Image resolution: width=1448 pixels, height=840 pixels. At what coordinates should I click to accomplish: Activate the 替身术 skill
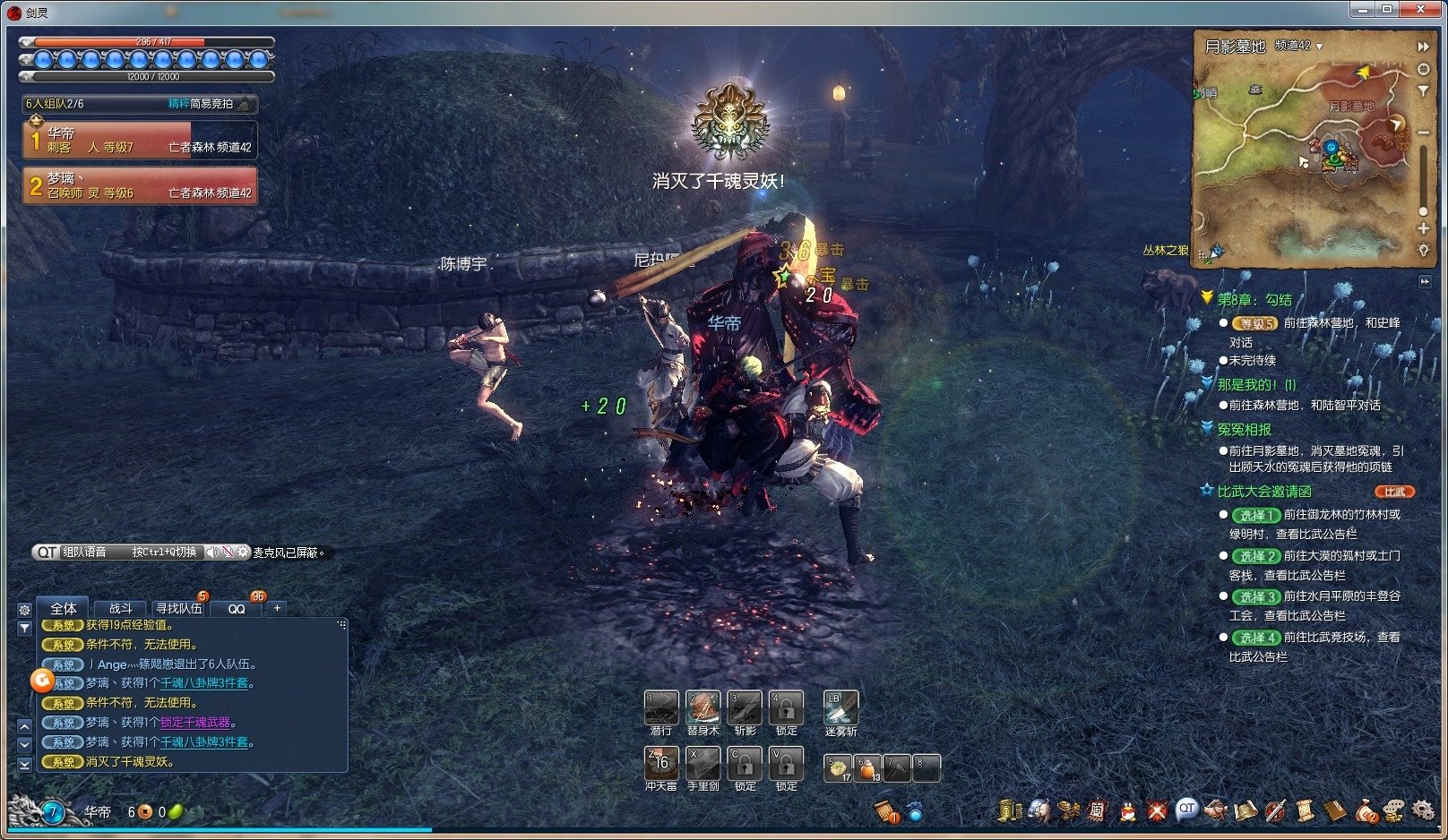click(x=703, y=708)
